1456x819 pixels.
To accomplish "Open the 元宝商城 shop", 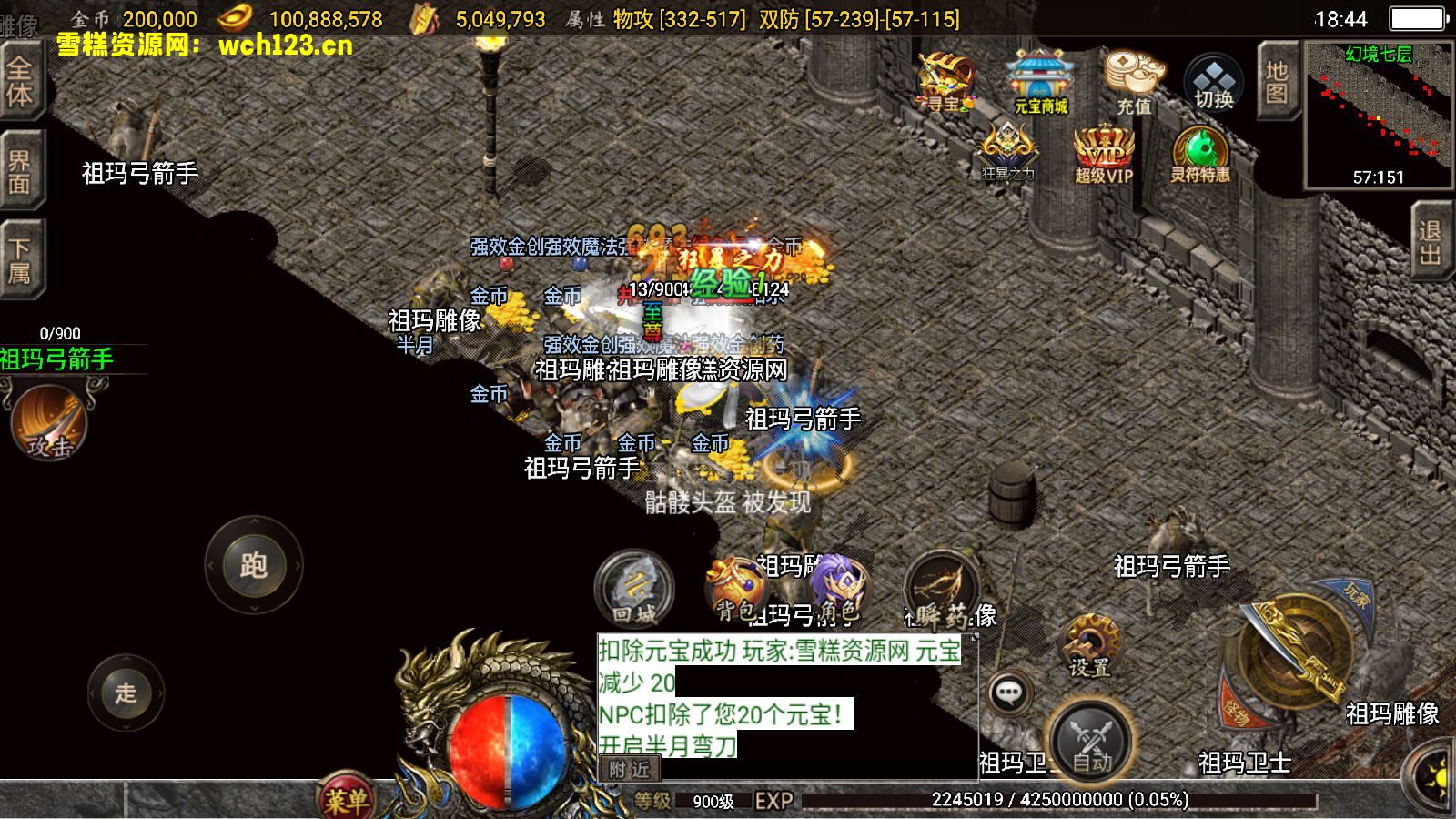I will 1040,82.
